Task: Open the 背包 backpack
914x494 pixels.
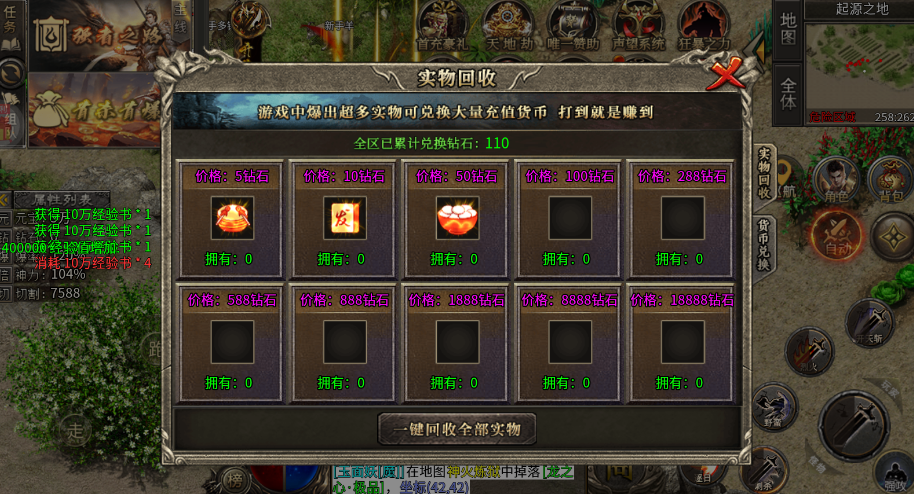Action: (x=890, y=180)
